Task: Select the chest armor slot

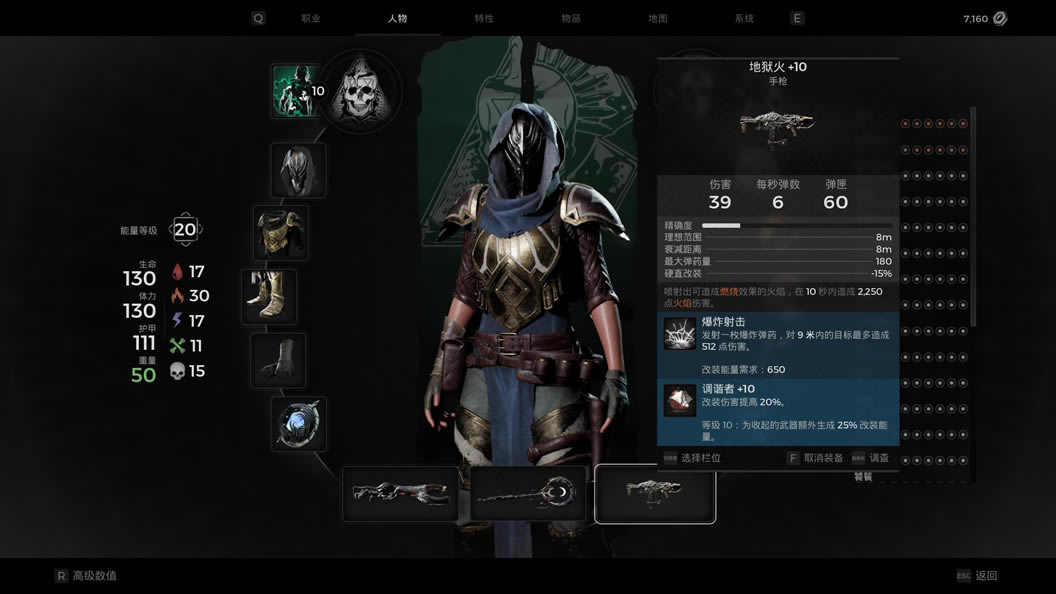Action: [281, 233]
